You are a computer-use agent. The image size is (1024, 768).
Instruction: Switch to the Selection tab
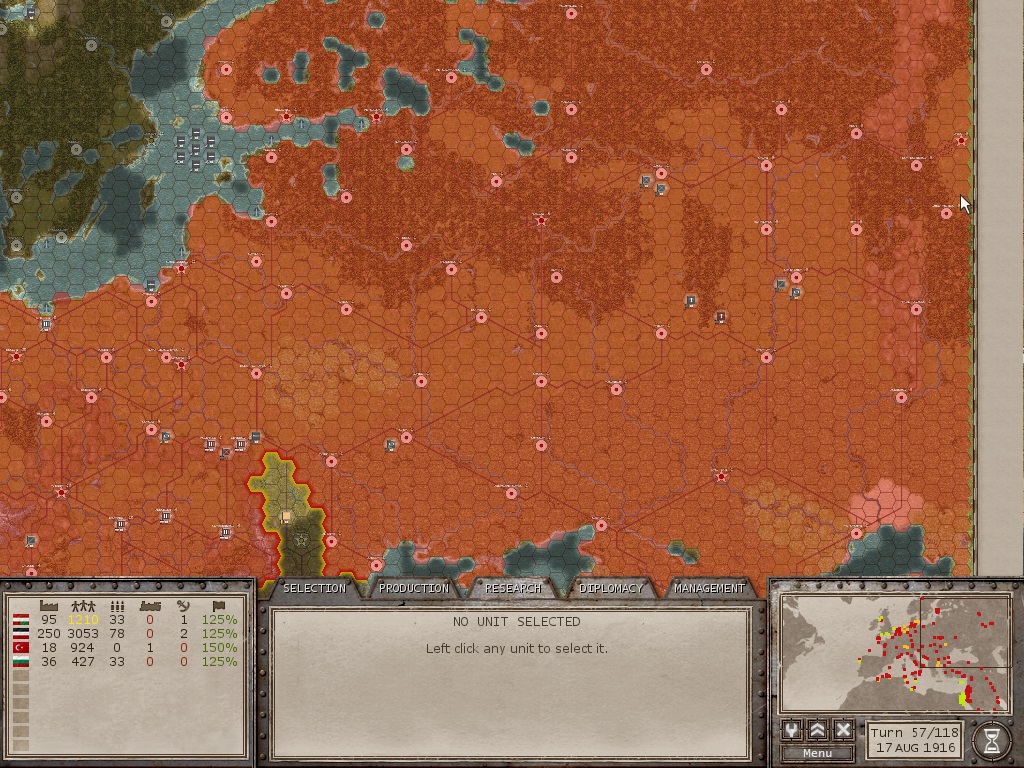(x=314, y=588)
